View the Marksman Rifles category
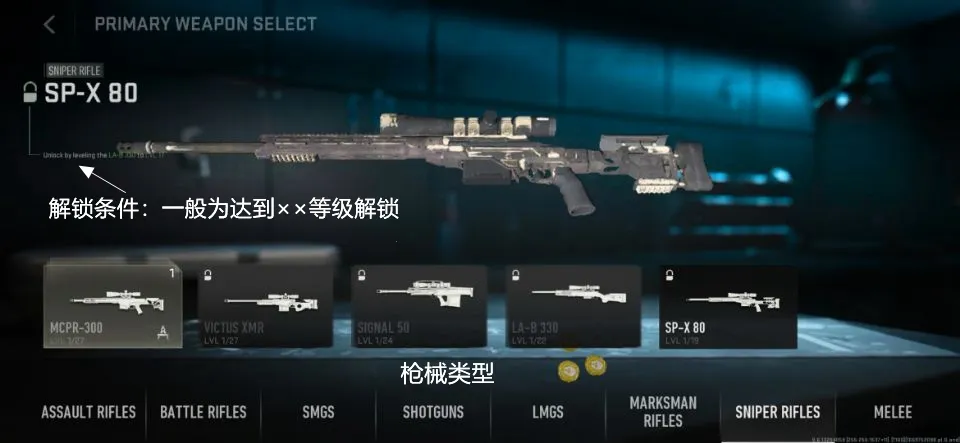 tap(663, 412)
